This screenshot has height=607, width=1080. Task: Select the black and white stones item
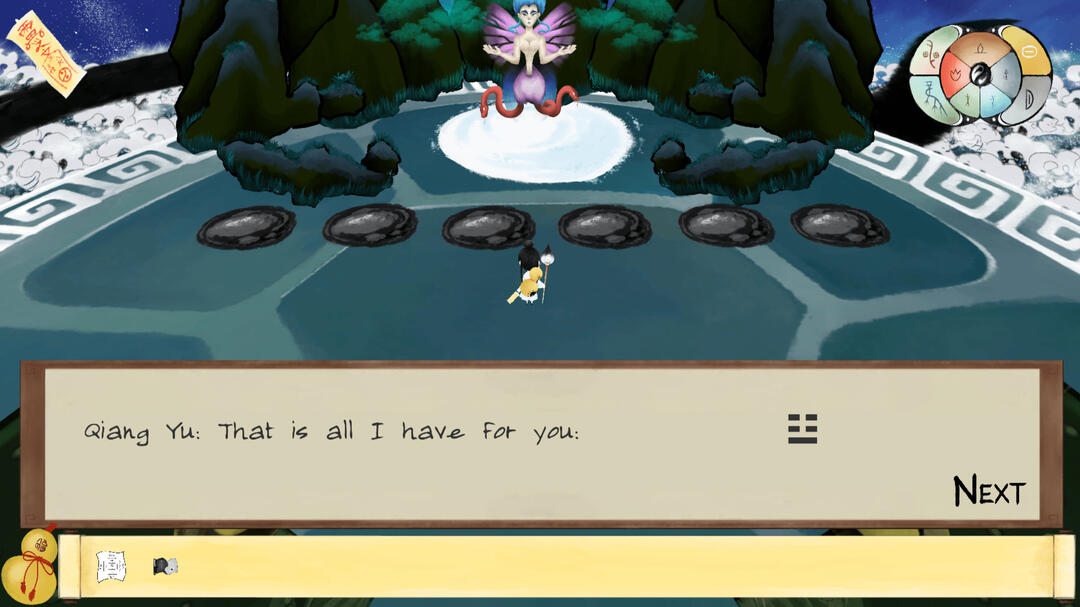pos(165,566)
